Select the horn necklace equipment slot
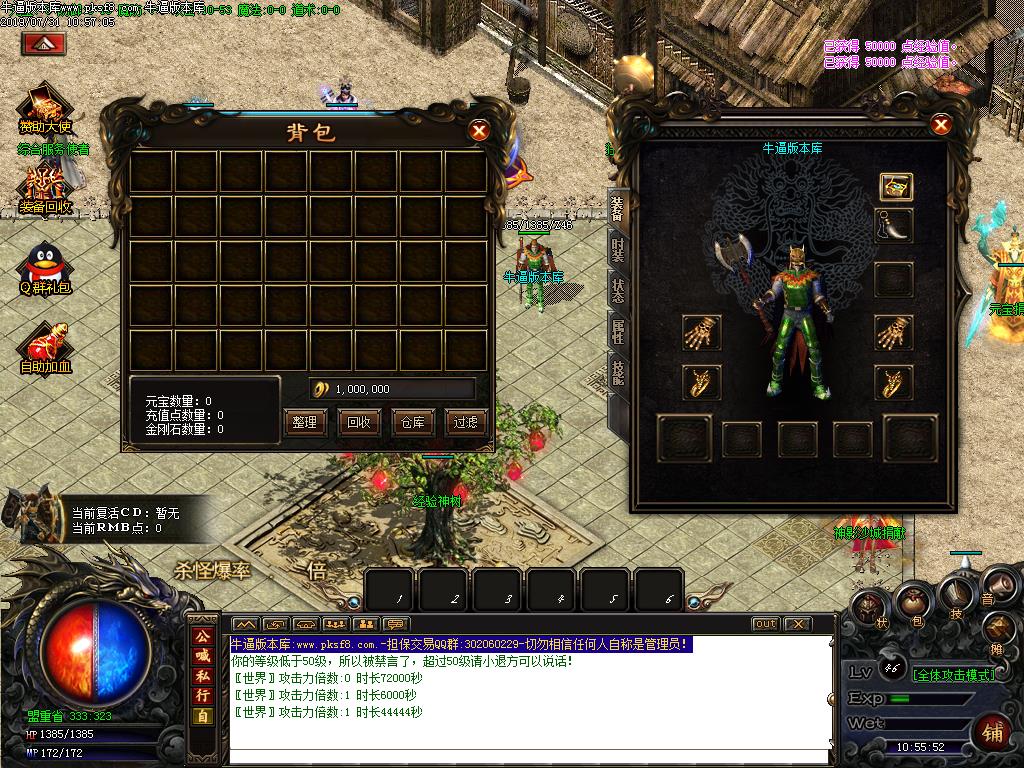The height and width of the screenshot is (768, 1024). pos(893,226)
